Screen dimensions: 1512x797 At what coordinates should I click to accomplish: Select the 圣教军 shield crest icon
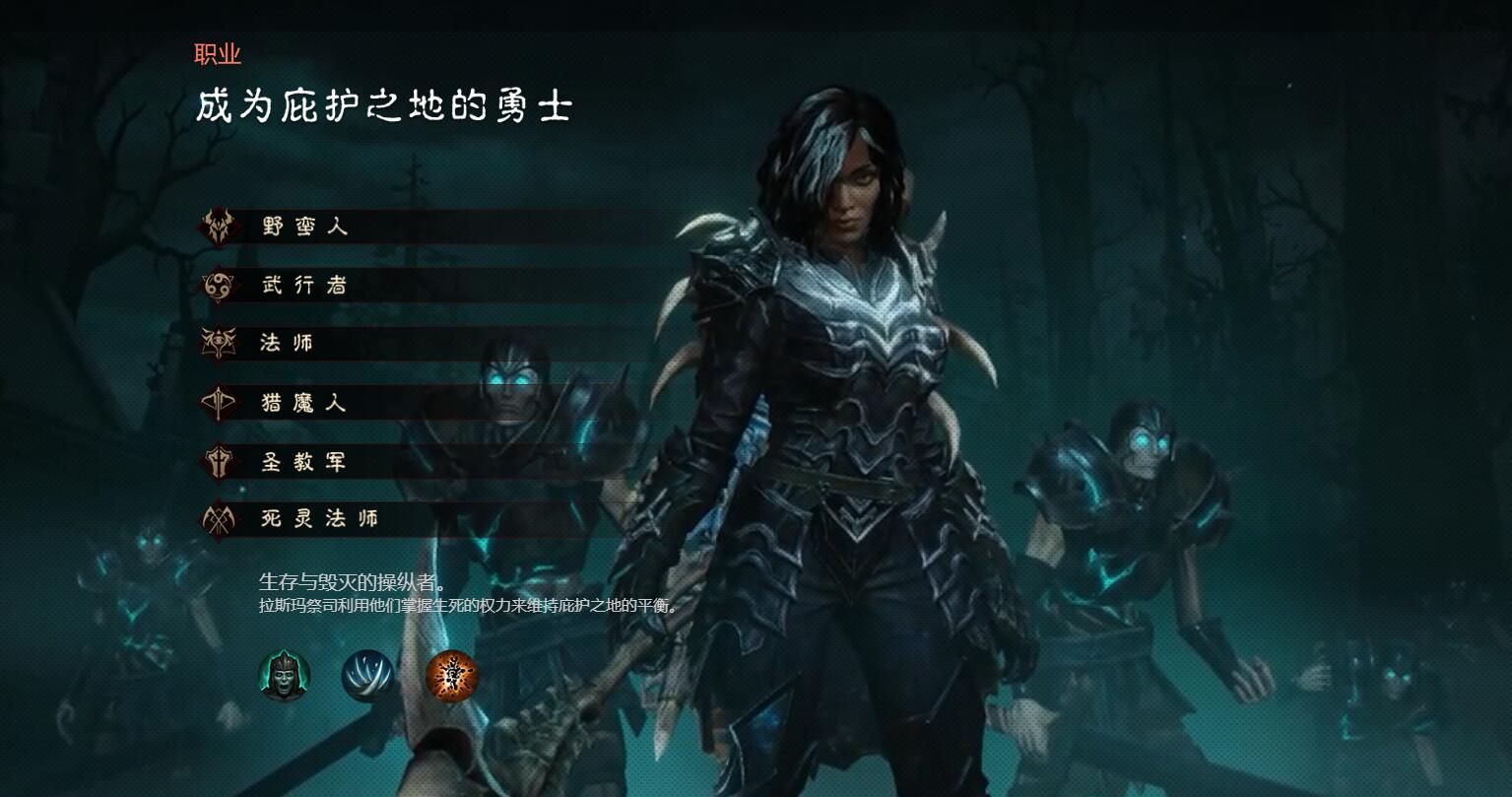point(220,462)
